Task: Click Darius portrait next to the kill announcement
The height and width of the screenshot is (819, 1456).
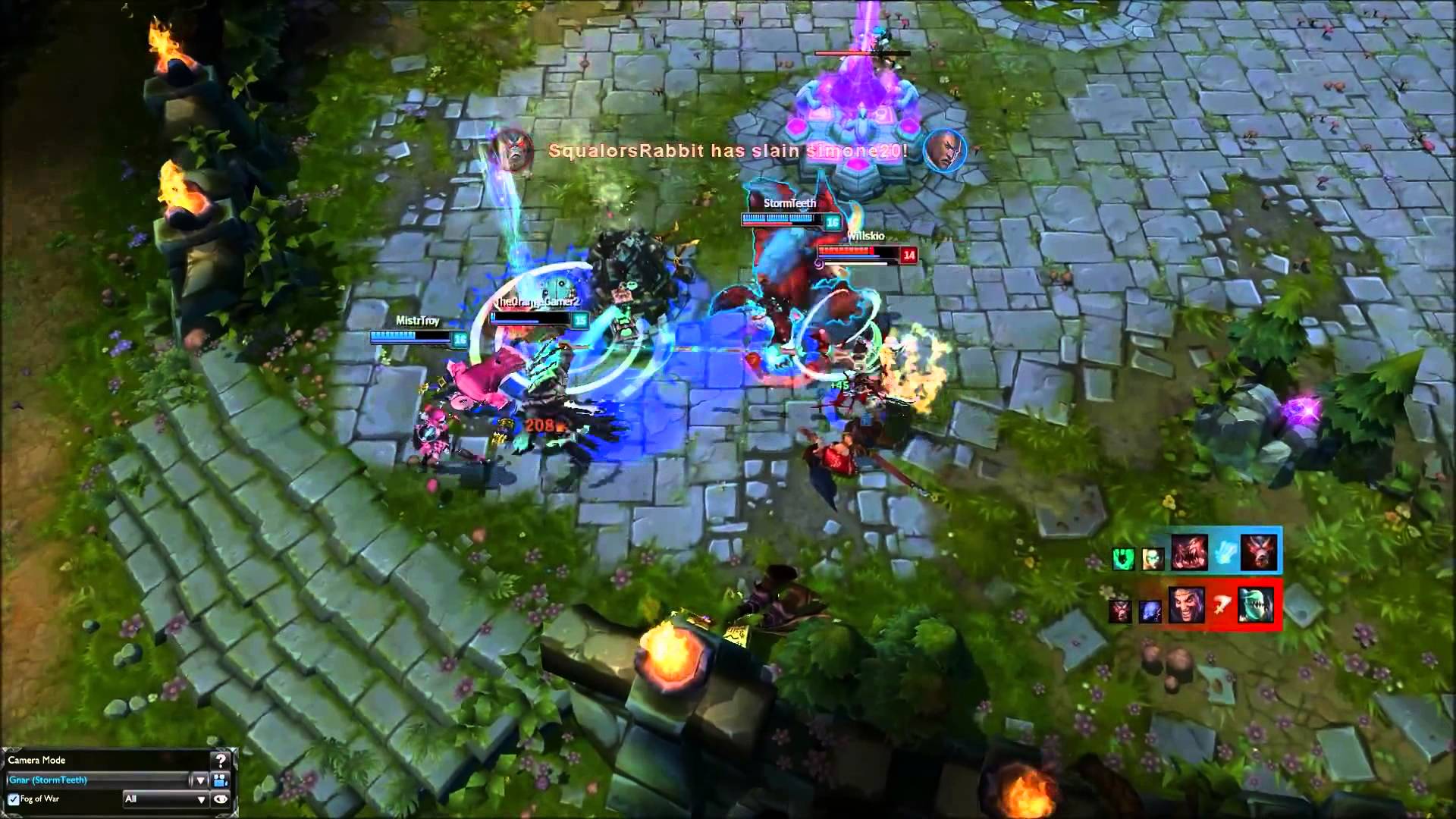Action: [x=943, y=150]
